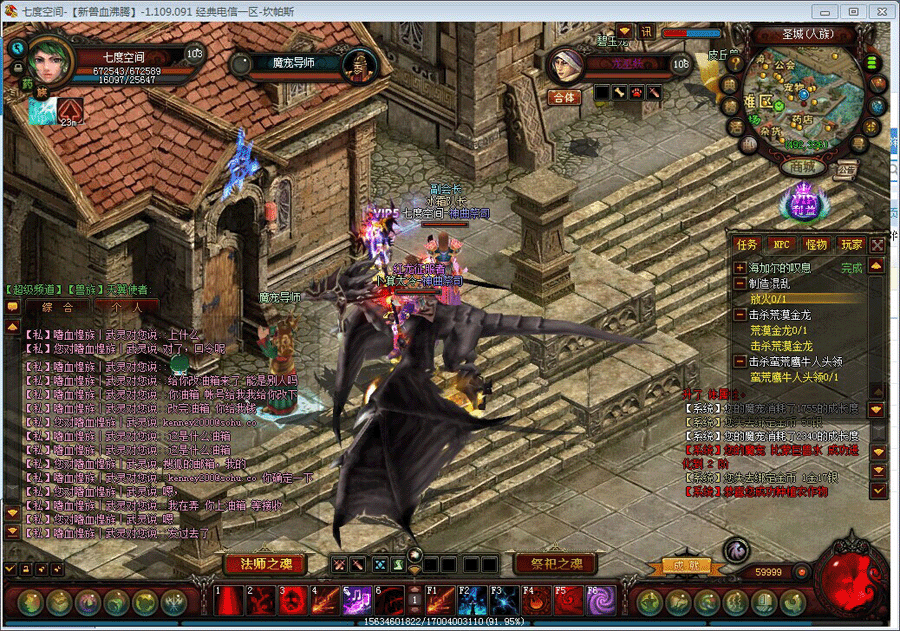The image size is (900, 631).
Task: Close the quest tracker panel
Action: (x=877, y=244)
